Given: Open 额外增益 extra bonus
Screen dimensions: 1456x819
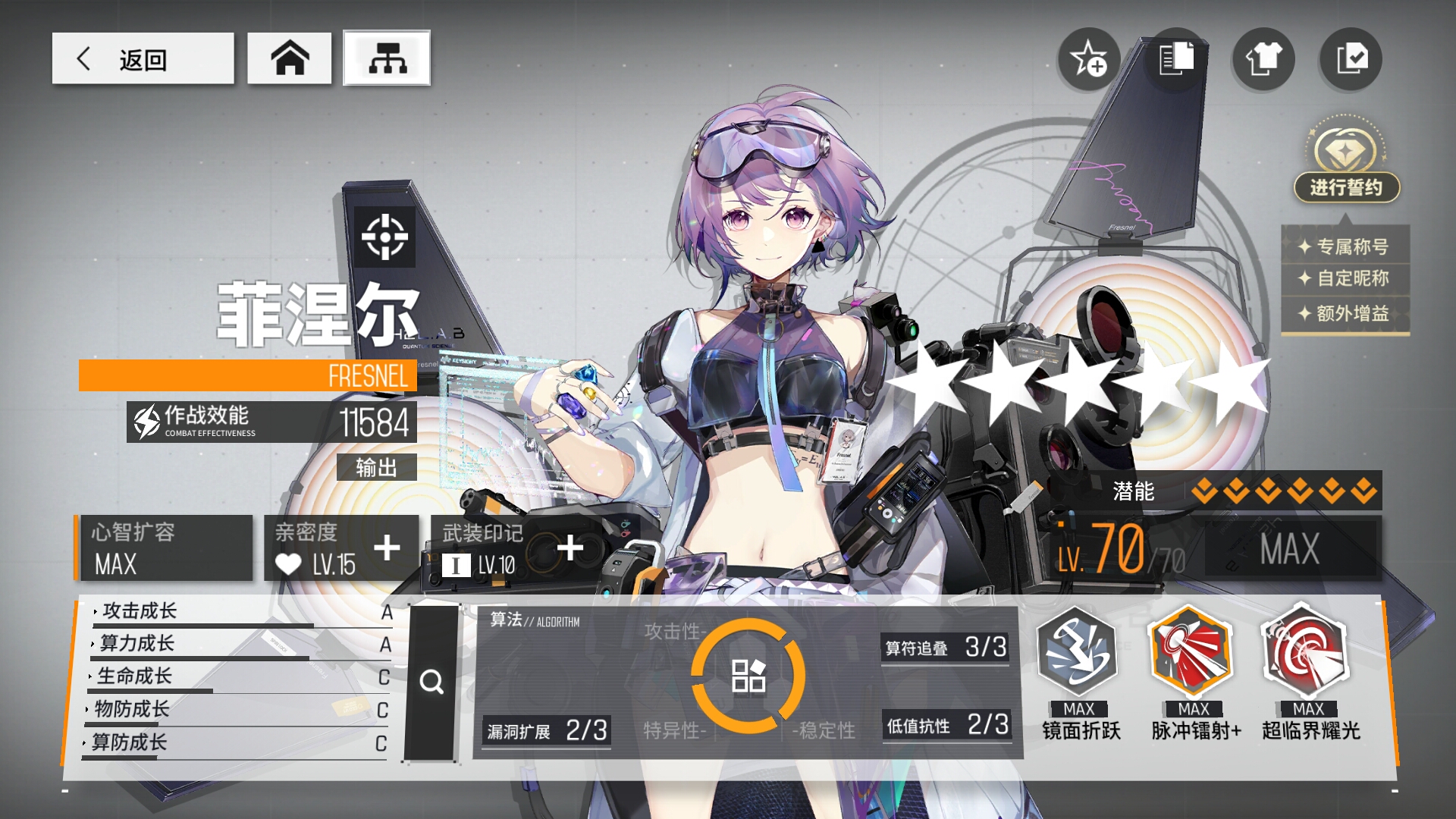Looking at the screenshot, I should [1345, 313].
